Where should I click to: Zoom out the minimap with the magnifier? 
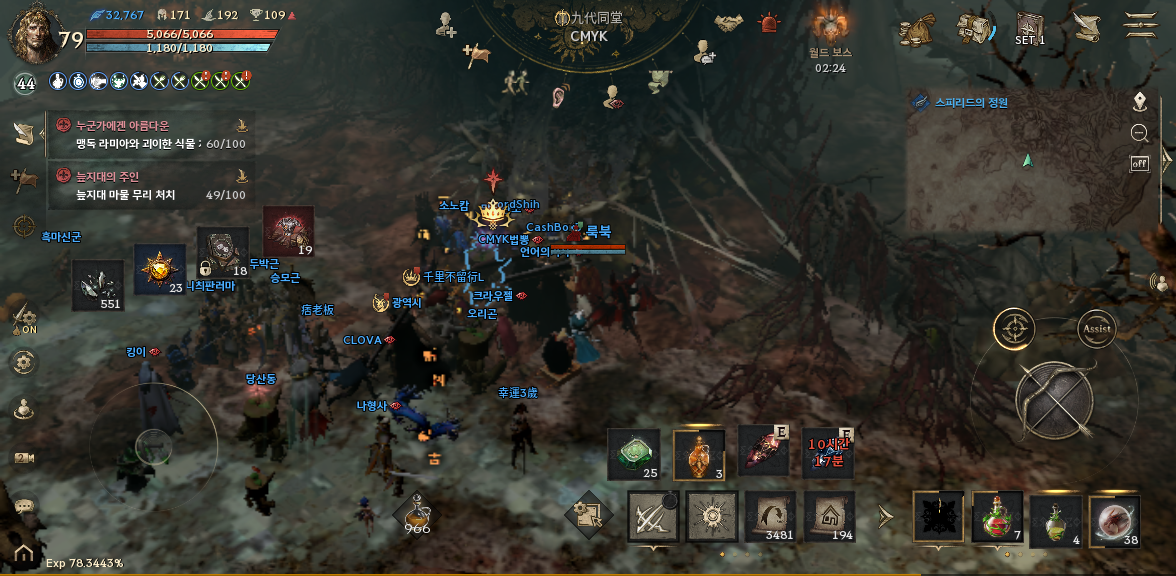pyautogui.click(x=1139, y=133)
